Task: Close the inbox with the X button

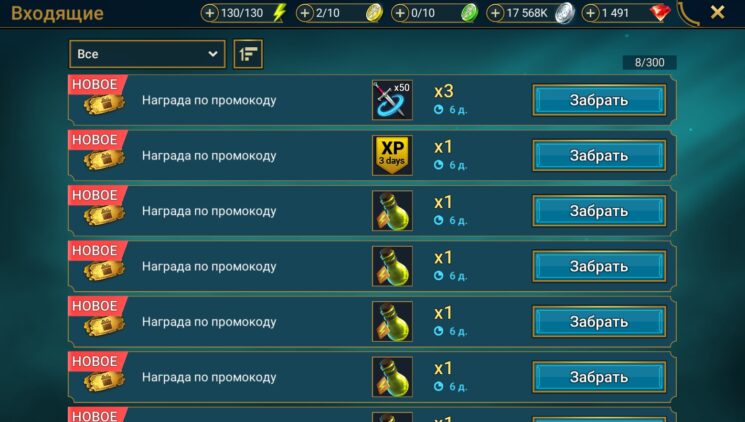Action: click(x=717, y=12)
